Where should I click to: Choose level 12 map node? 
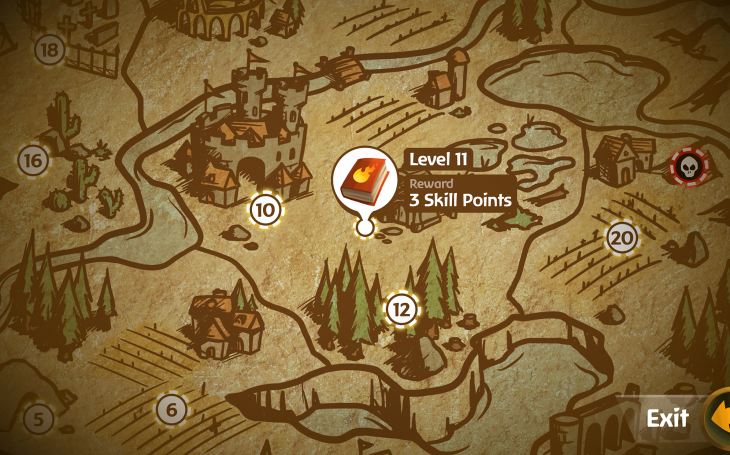(x=401, y=309)
